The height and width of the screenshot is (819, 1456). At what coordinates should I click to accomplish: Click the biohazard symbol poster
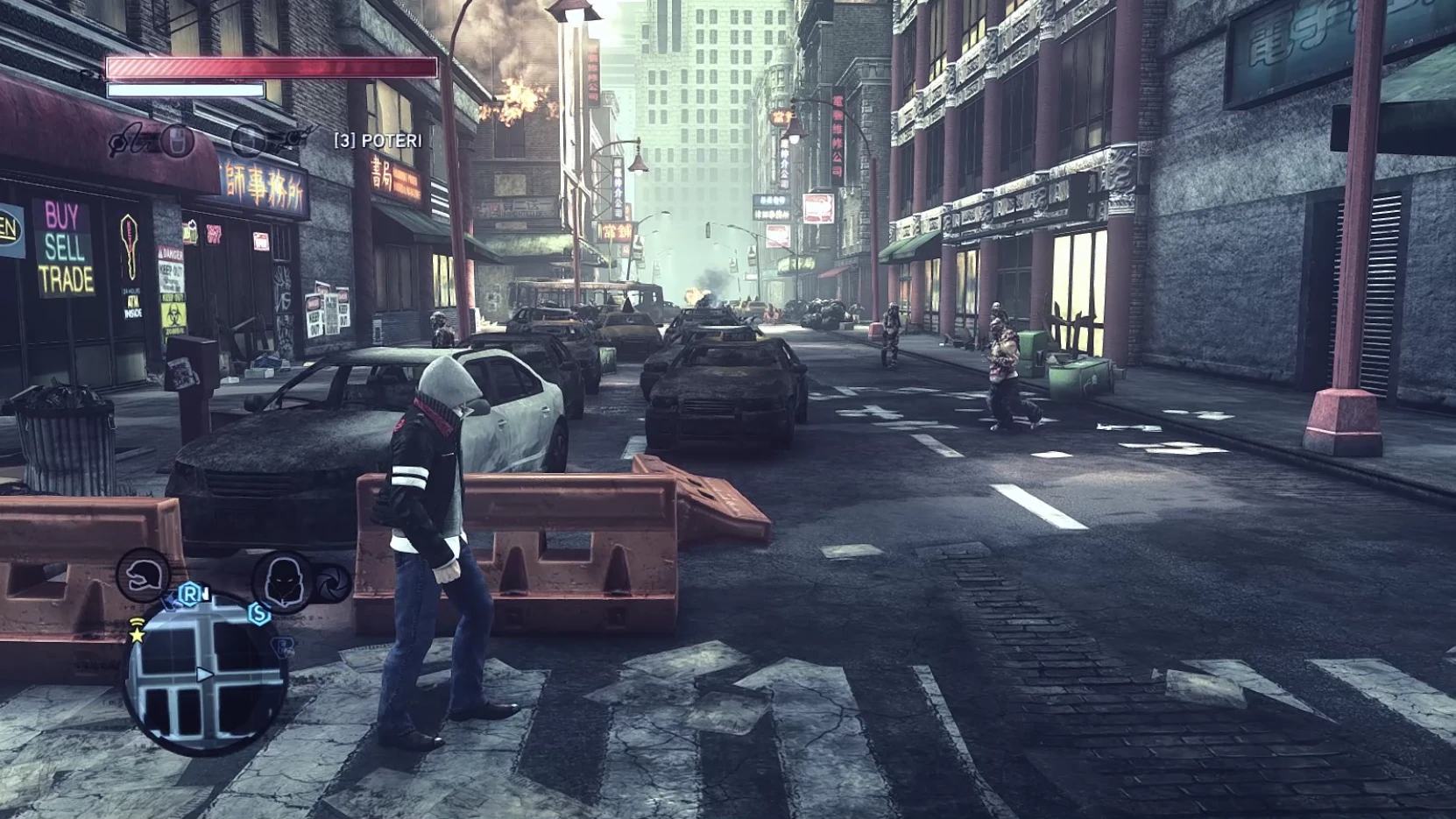click(x=174, y=314)
